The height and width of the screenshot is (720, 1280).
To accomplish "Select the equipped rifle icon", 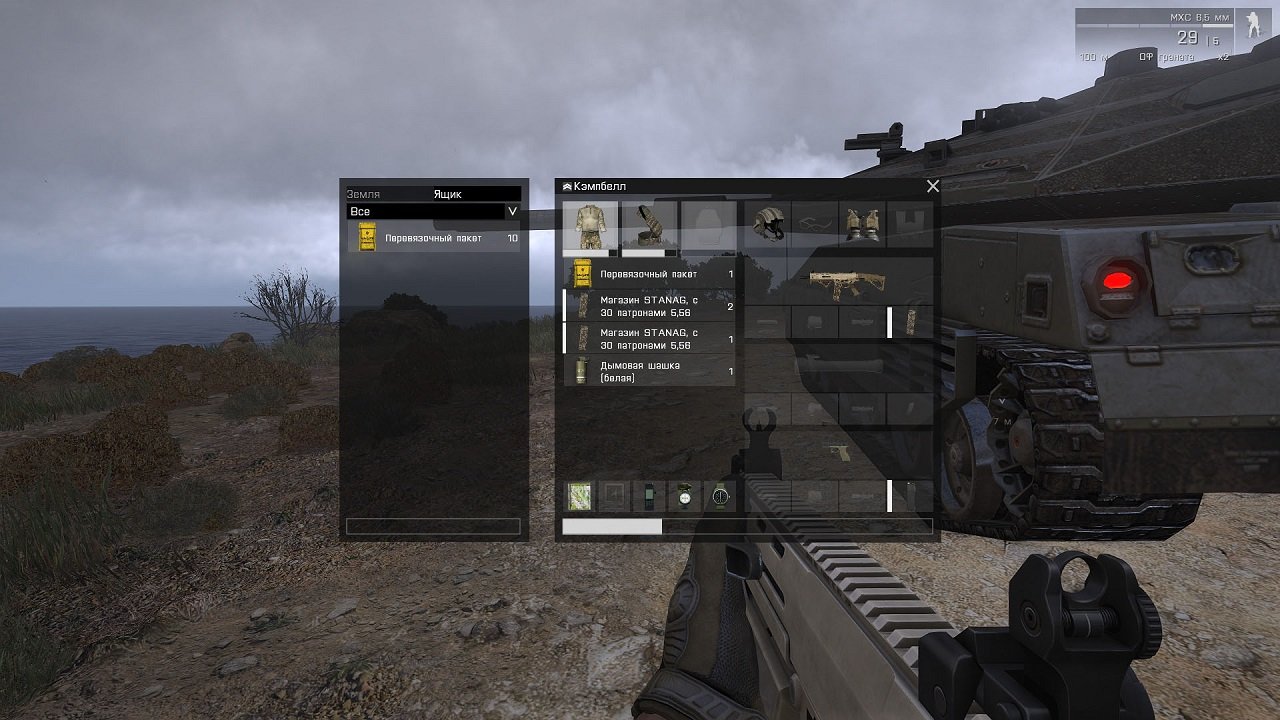I will tap(846, 280).
